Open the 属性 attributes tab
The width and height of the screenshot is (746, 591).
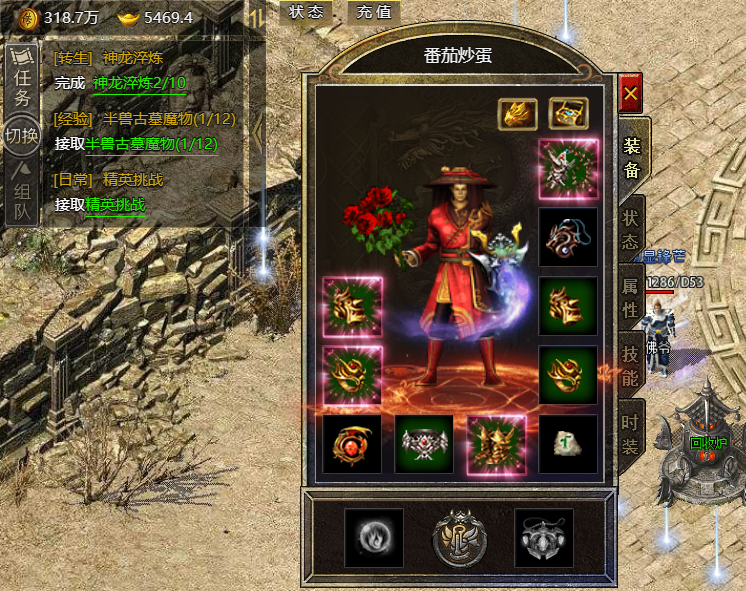(x=631, y=297)
